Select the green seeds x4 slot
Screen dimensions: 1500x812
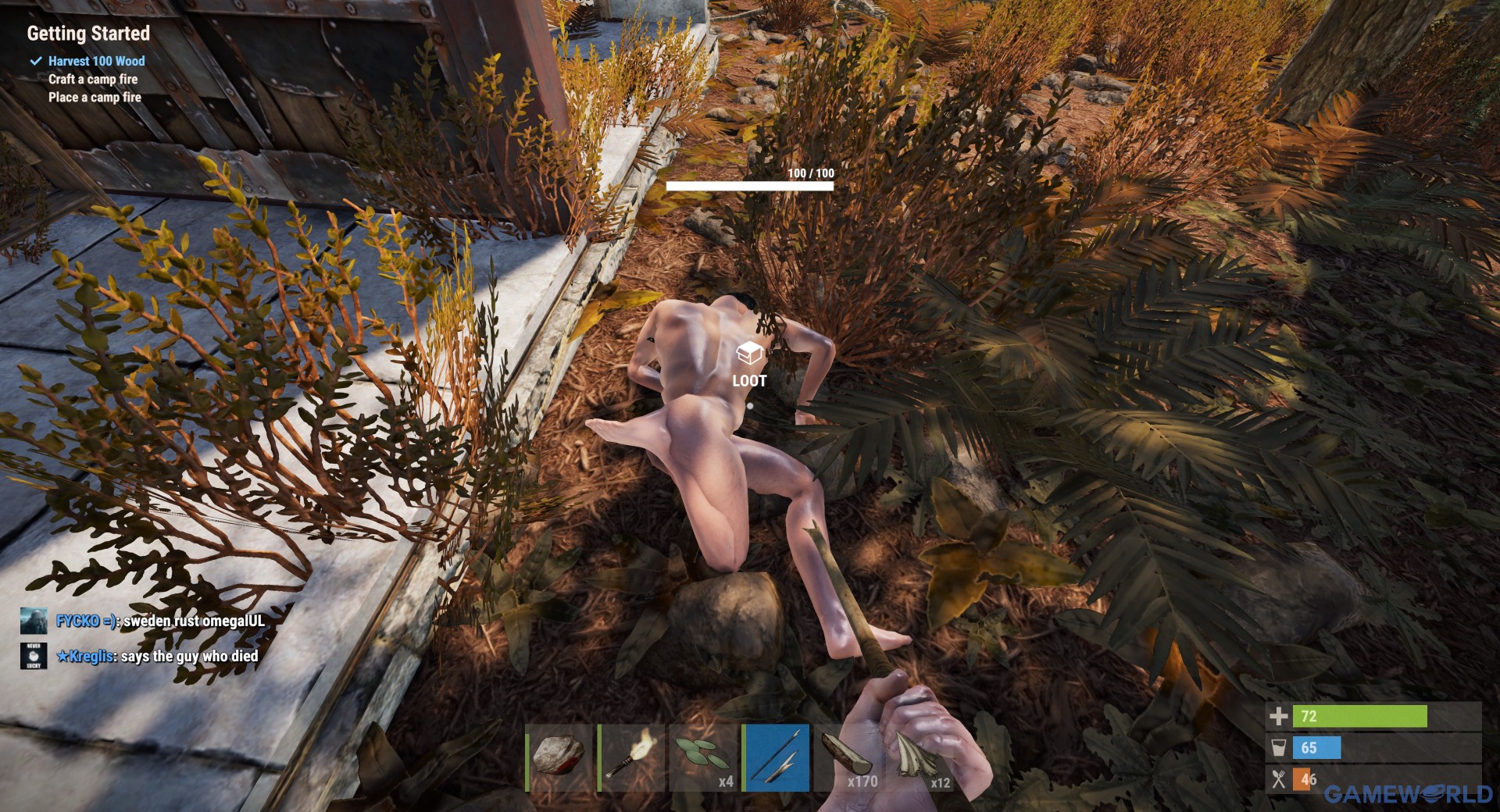(x=703, y=757)
